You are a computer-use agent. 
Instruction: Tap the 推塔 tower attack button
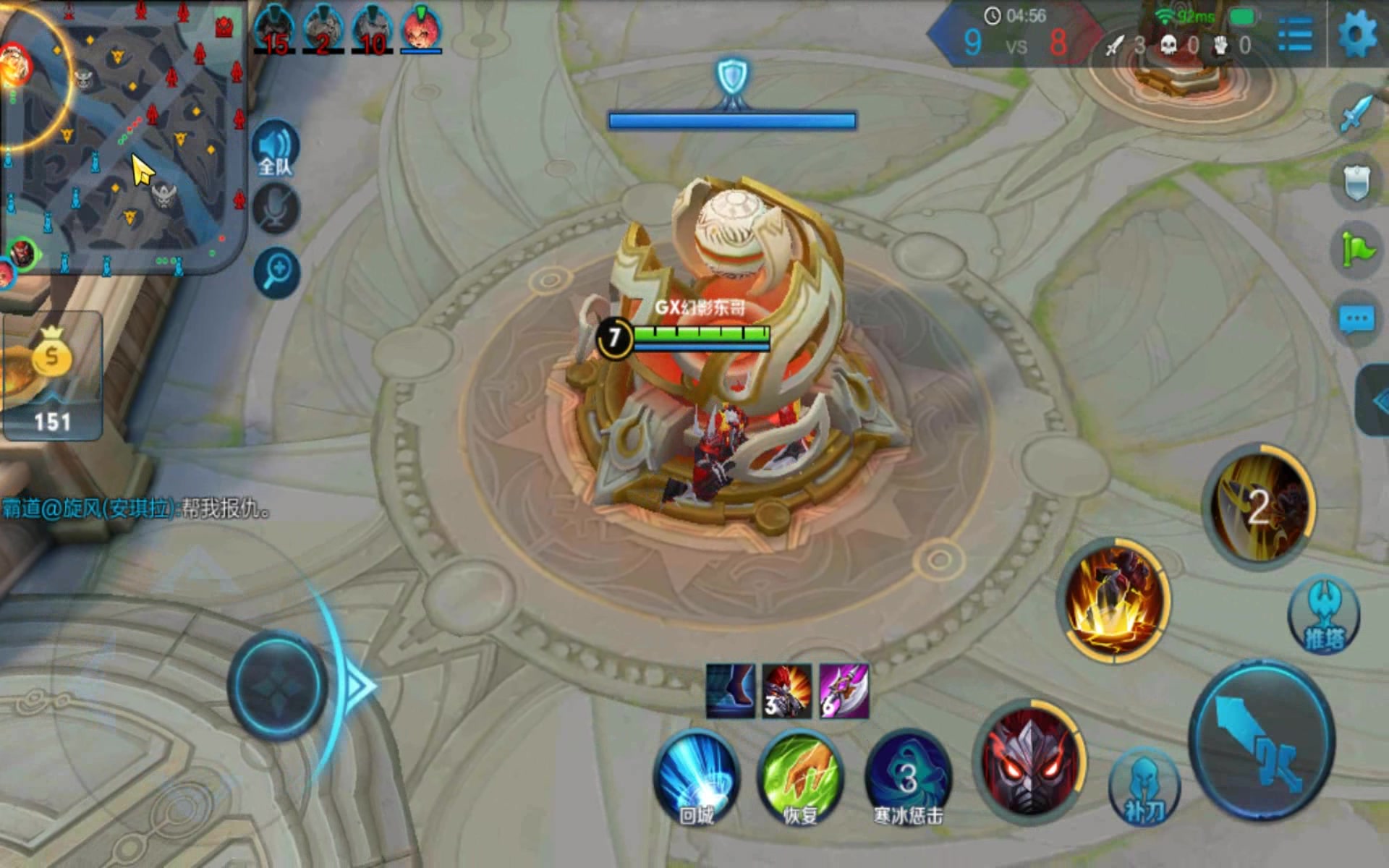[x=1324, y=614]
